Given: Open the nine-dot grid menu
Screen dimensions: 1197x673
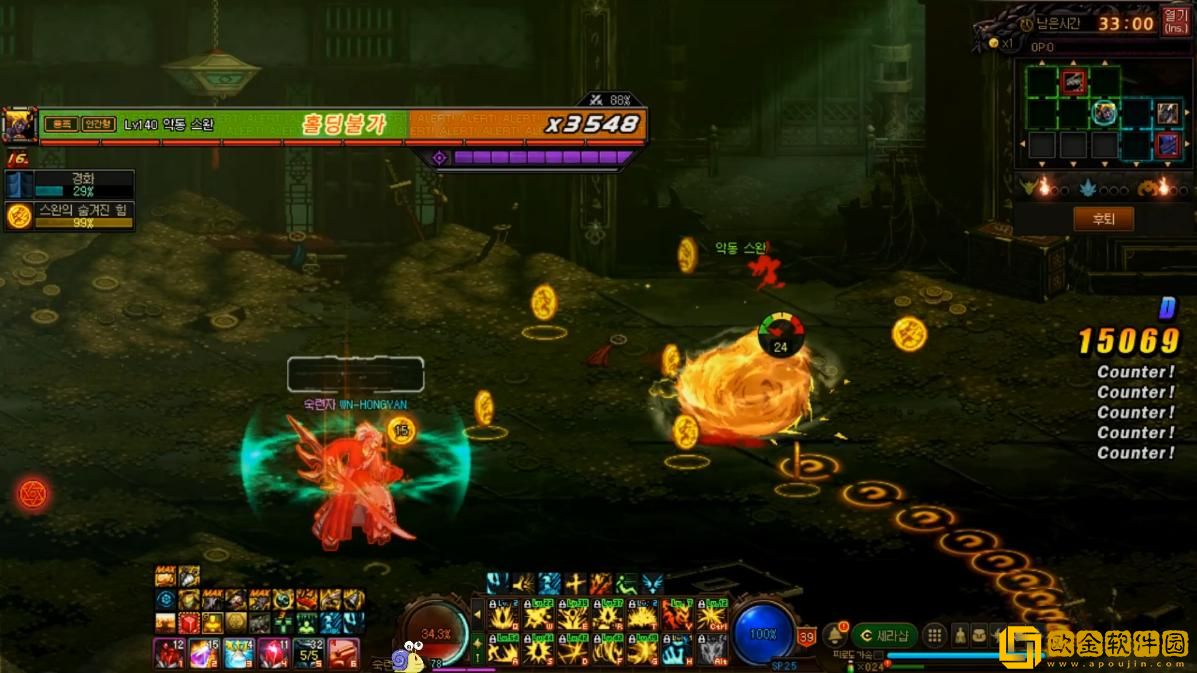Looking at the screenshot, I should pyautogui.click(x=934, y=635).
